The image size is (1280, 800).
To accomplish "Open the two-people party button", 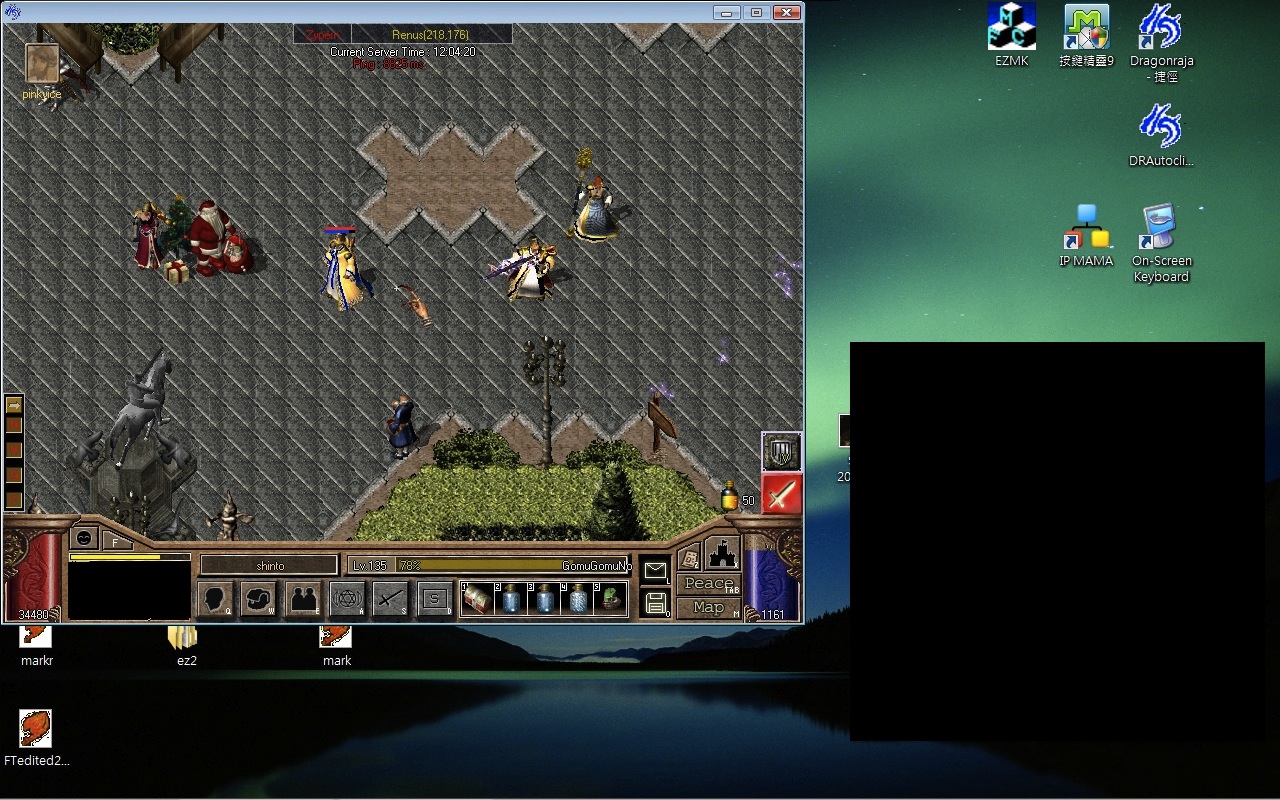I will 303,600.
